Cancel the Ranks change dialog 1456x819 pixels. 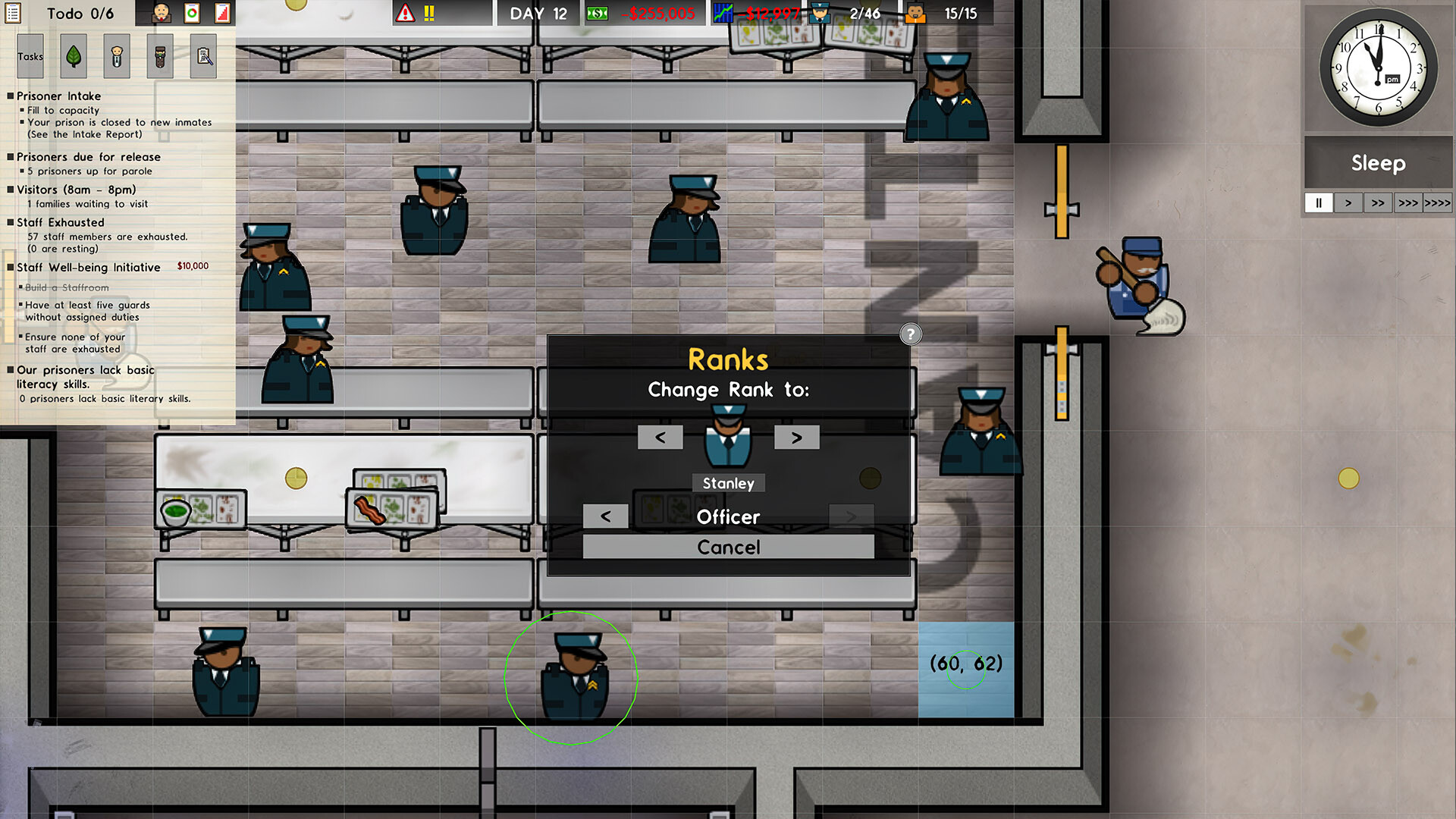point(727,547)
